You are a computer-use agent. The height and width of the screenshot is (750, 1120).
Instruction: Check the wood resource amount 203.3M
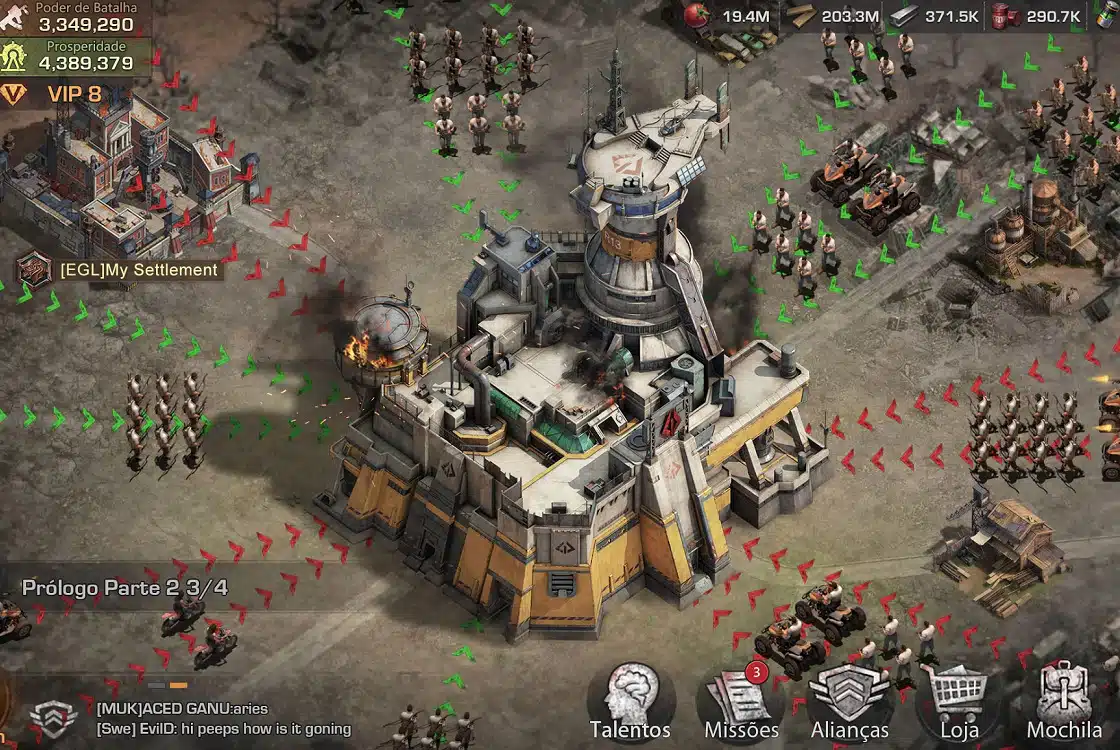[835, 16]
